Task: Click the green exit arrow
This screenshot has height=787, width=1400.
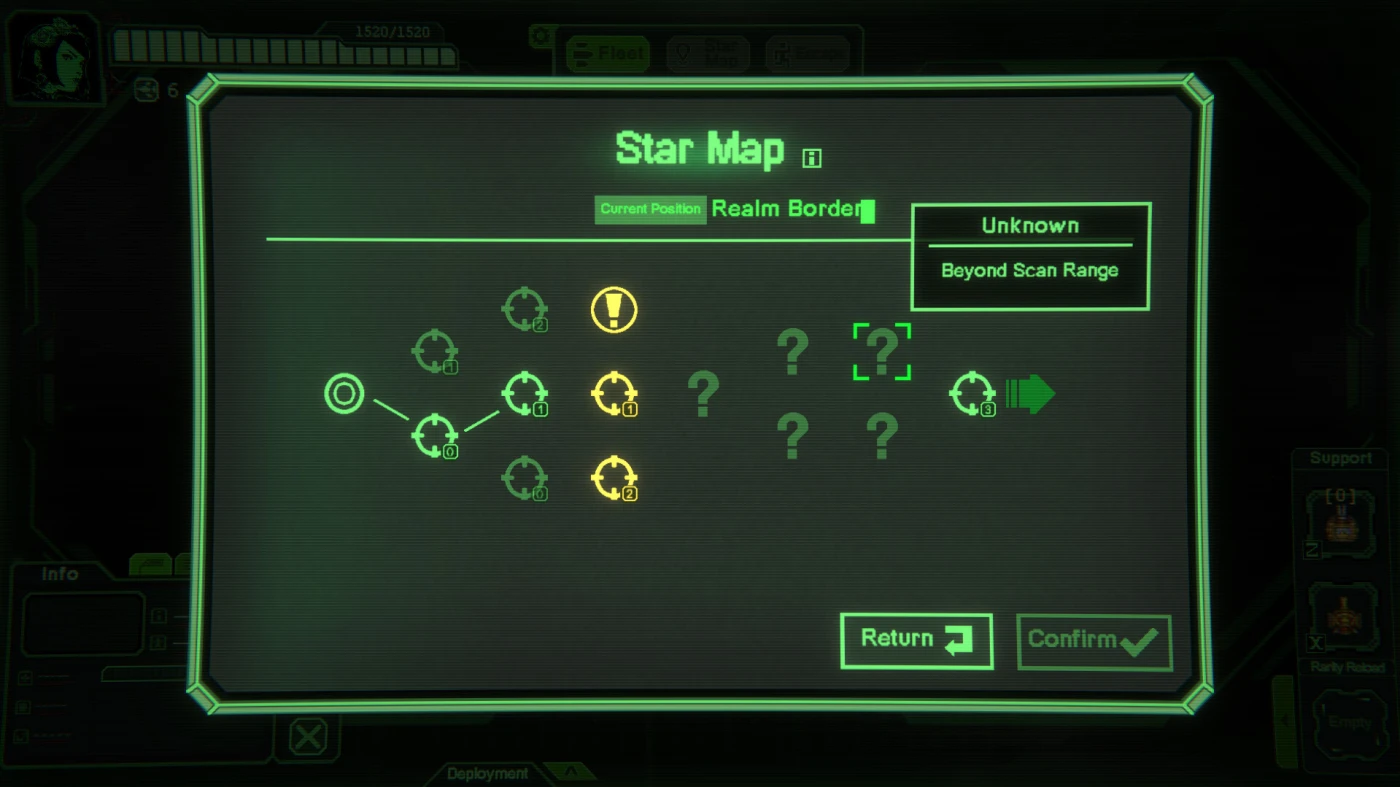Action: tap(1030, 394)
